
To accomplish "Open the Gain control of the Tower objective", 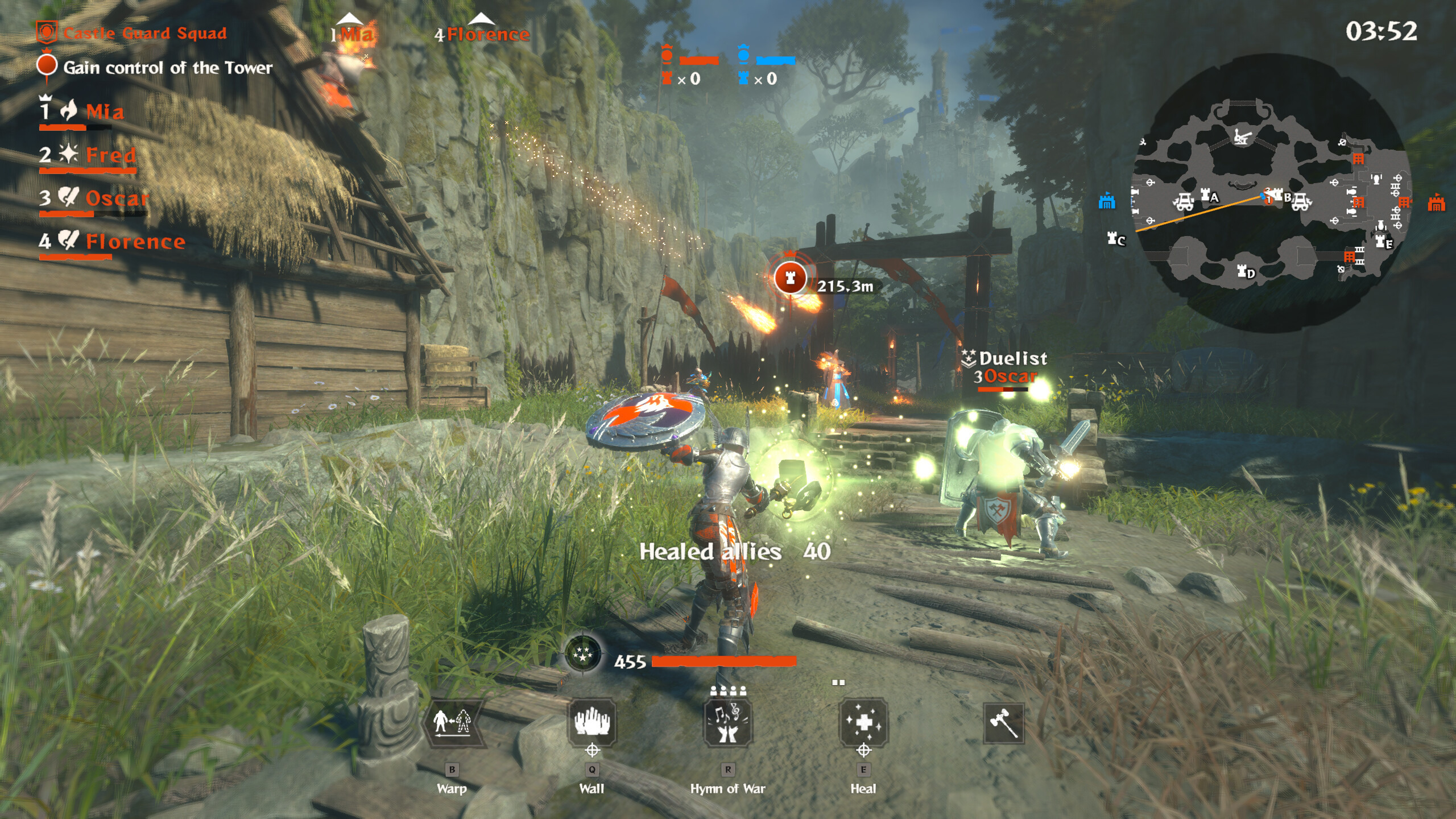I will (x=168, y=68).
